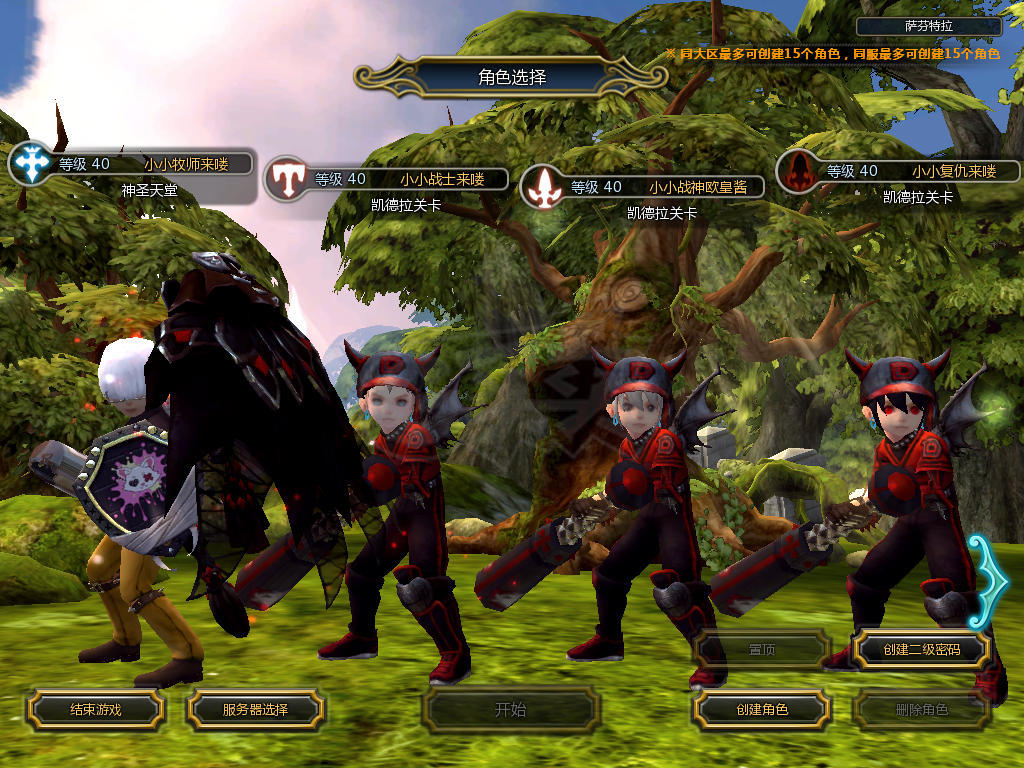1024x768 pixels.
Task: Open 服务器选择 server selection
Action: point(255,709)
